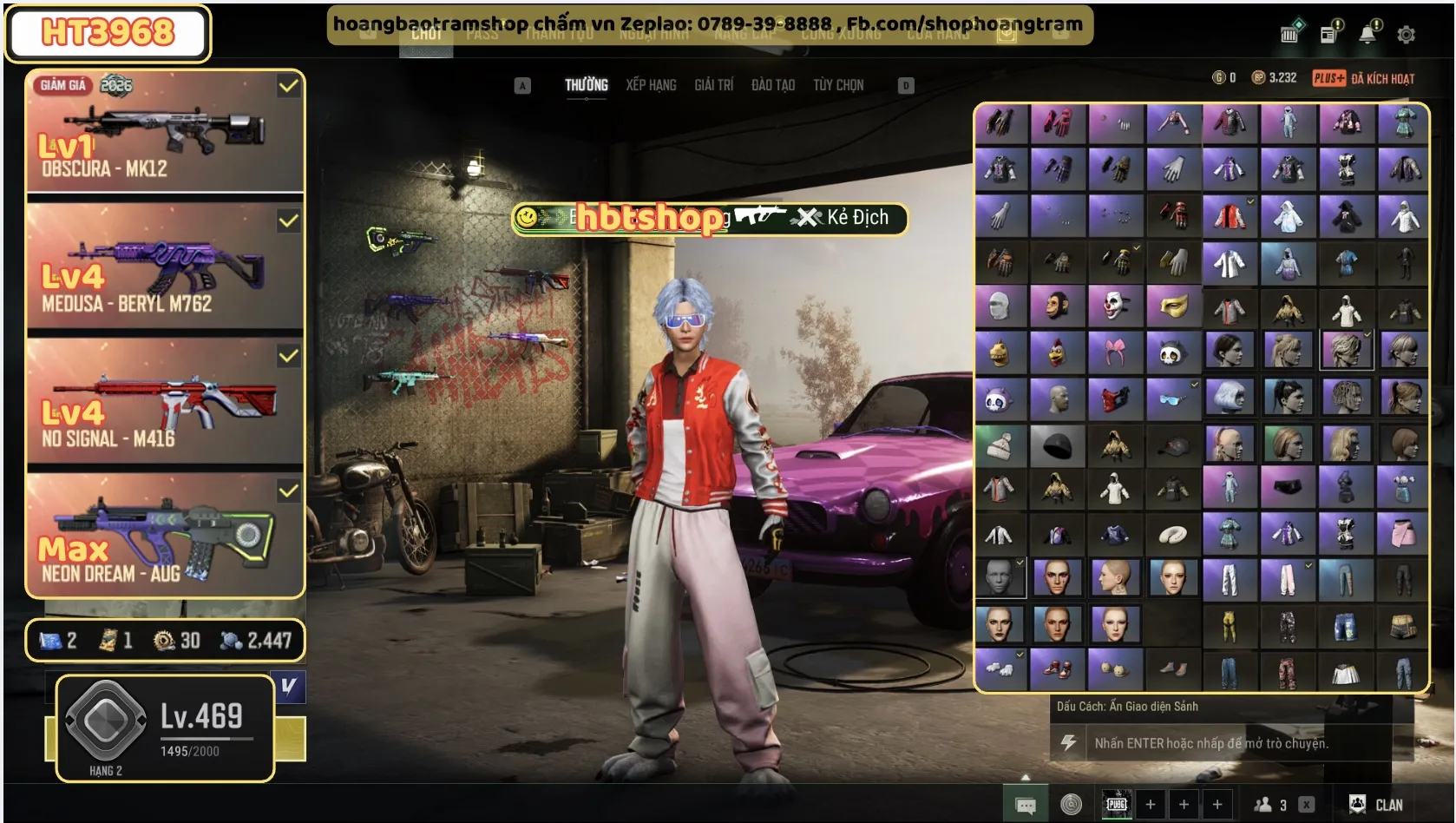Image resolution: width=1456 pixels, height=823 pixels.
Task: Open the friends list showing 3
Action: (1271, 805)
